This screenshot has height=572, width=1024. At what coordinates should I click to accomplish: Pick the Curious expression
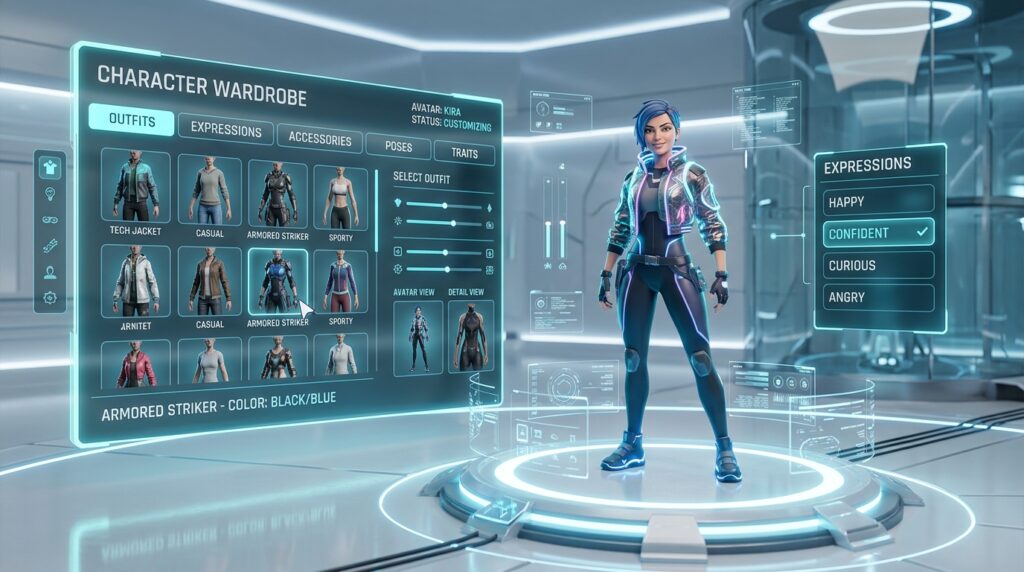click(x=879, y=265)
